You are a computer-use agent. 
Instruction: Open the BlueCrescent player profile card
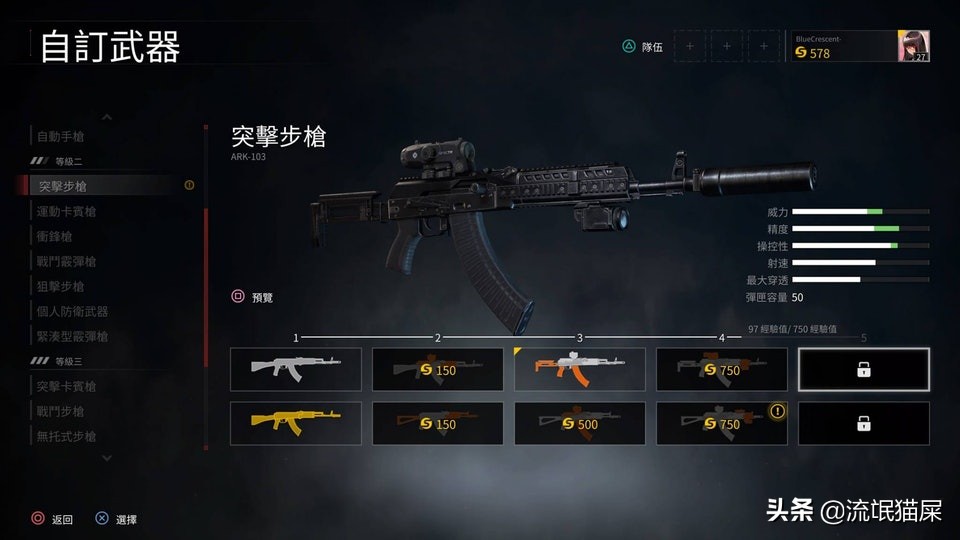(861, 46)
